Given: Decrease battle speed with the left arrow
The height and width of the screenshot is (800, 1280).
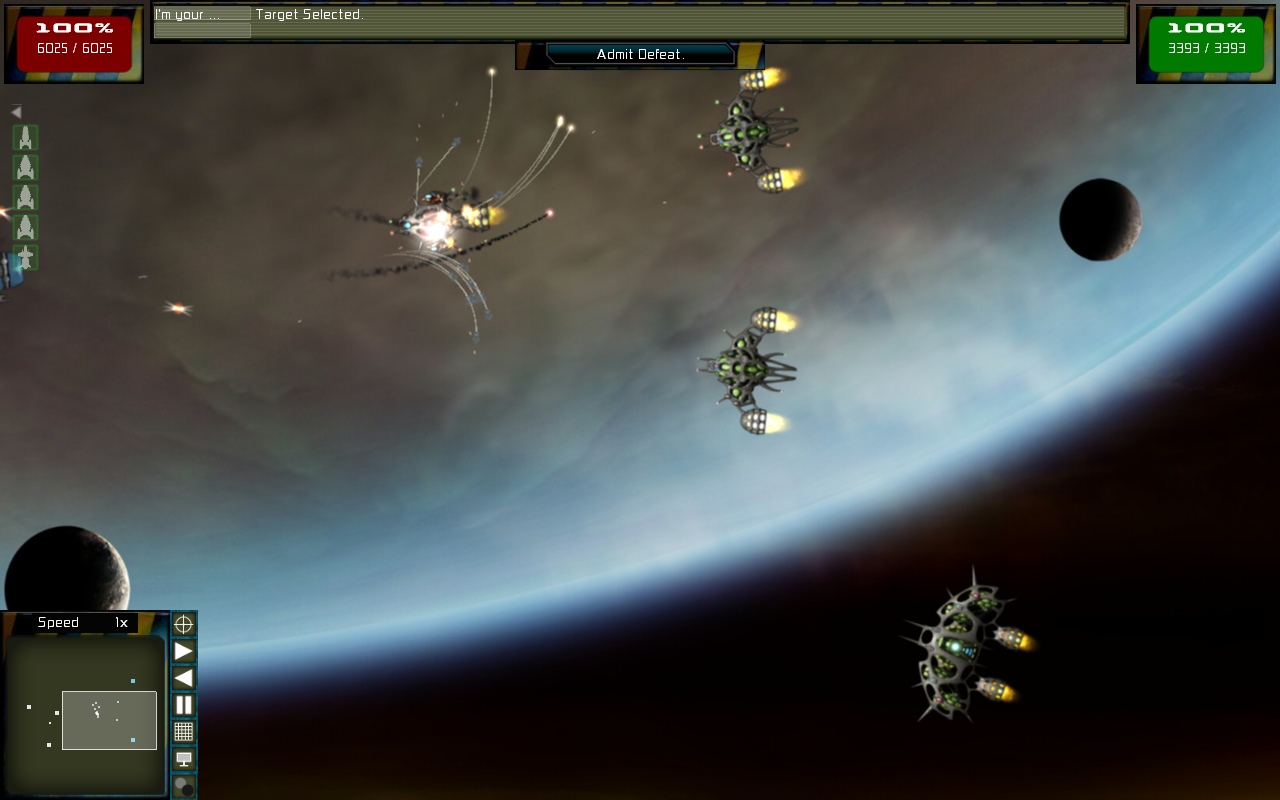Looking at the screenshot, I should pos(184,678).
